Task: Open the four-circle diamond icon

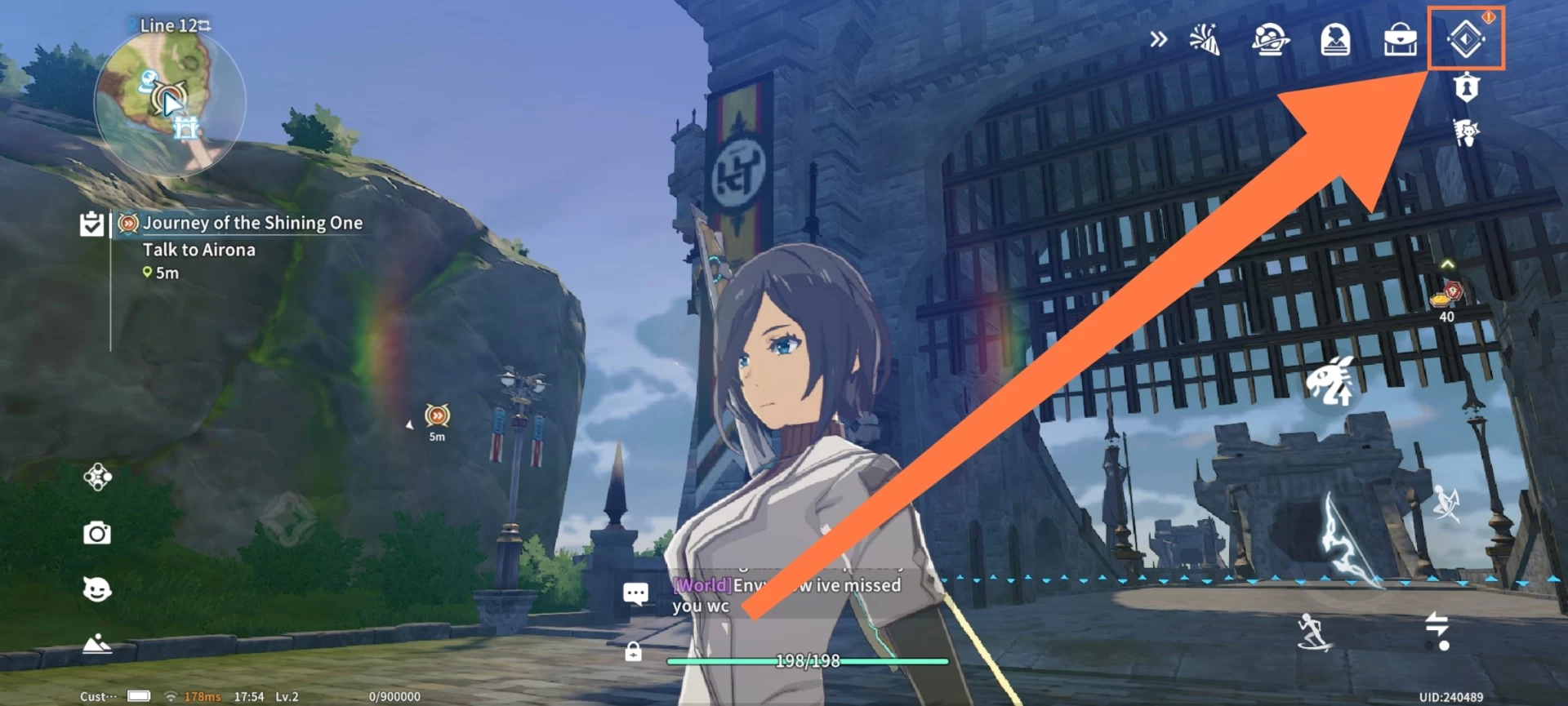Action: [x=97, y=477]
